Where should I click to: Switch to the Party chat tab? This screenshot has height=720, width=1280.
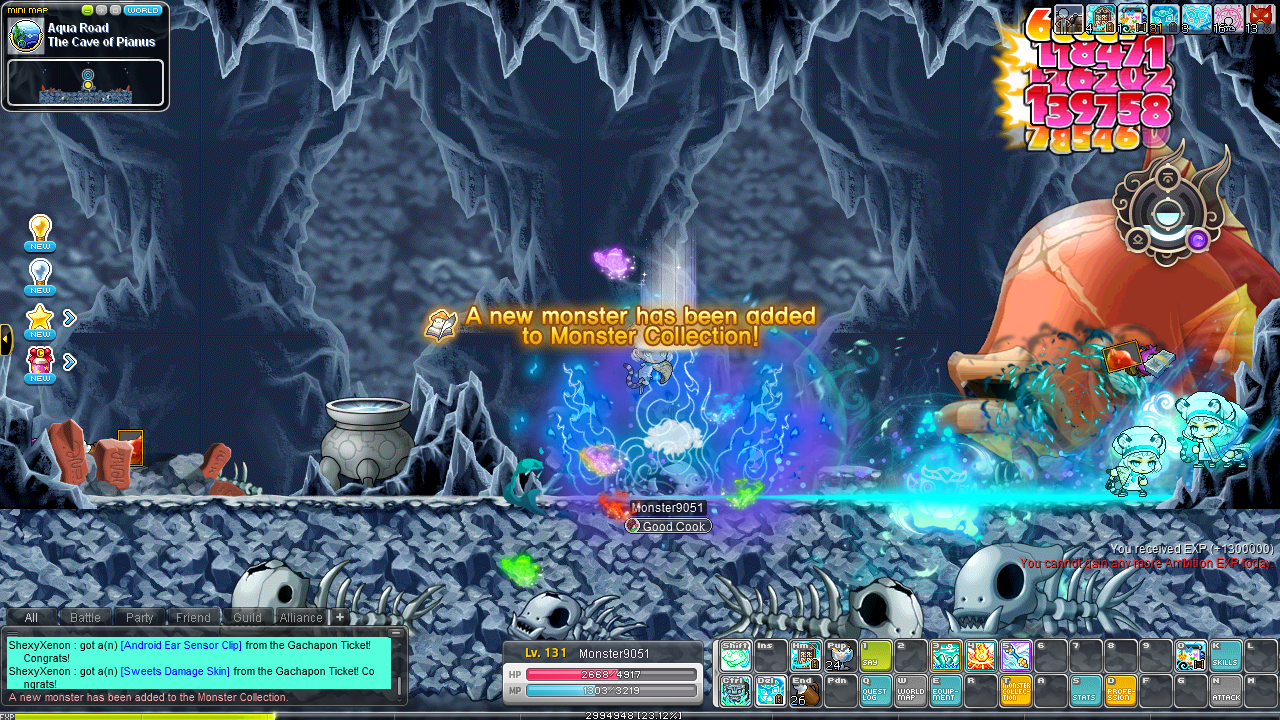coord(140,617)
